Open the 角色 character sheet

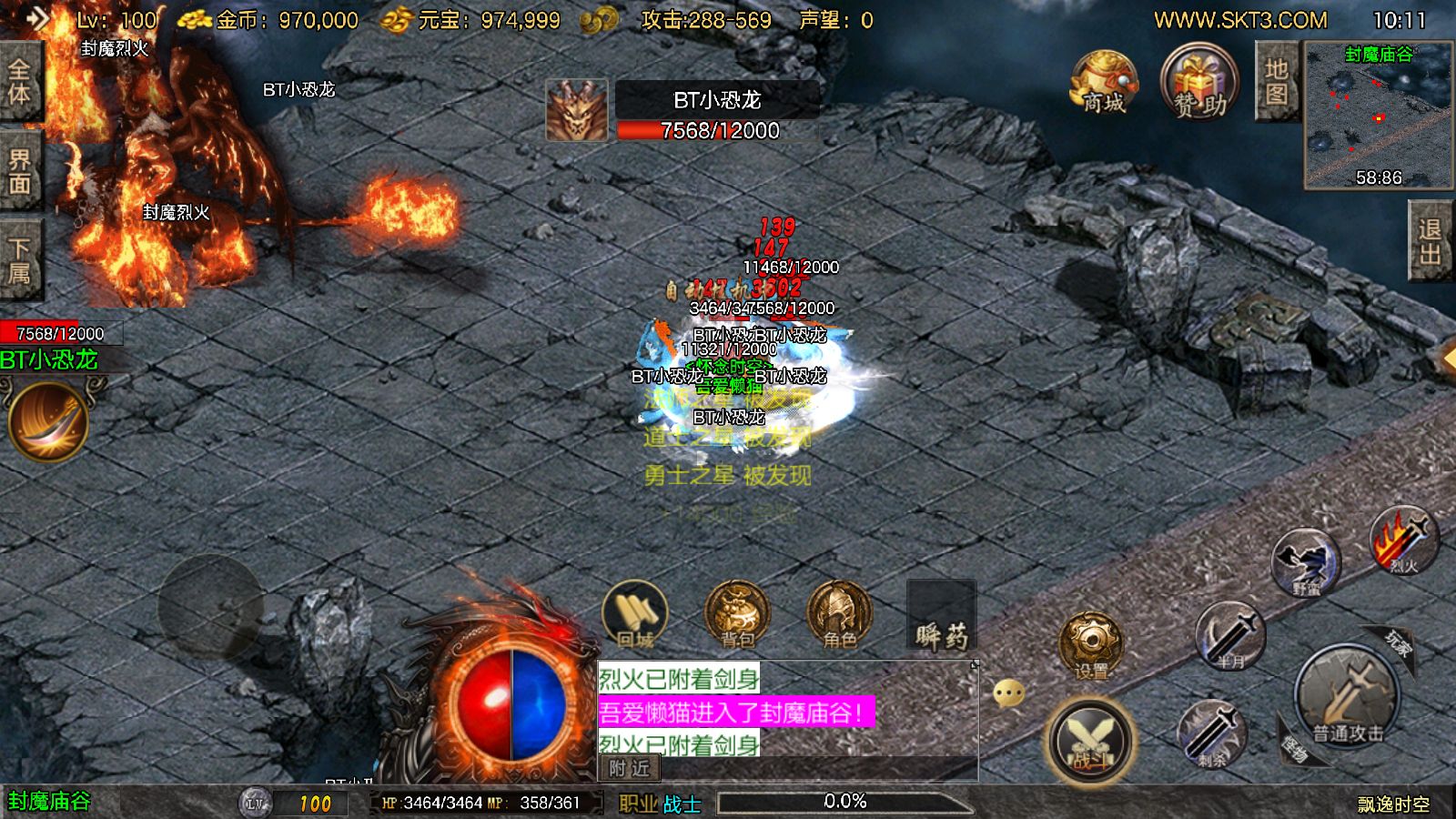tap(839, 614)
